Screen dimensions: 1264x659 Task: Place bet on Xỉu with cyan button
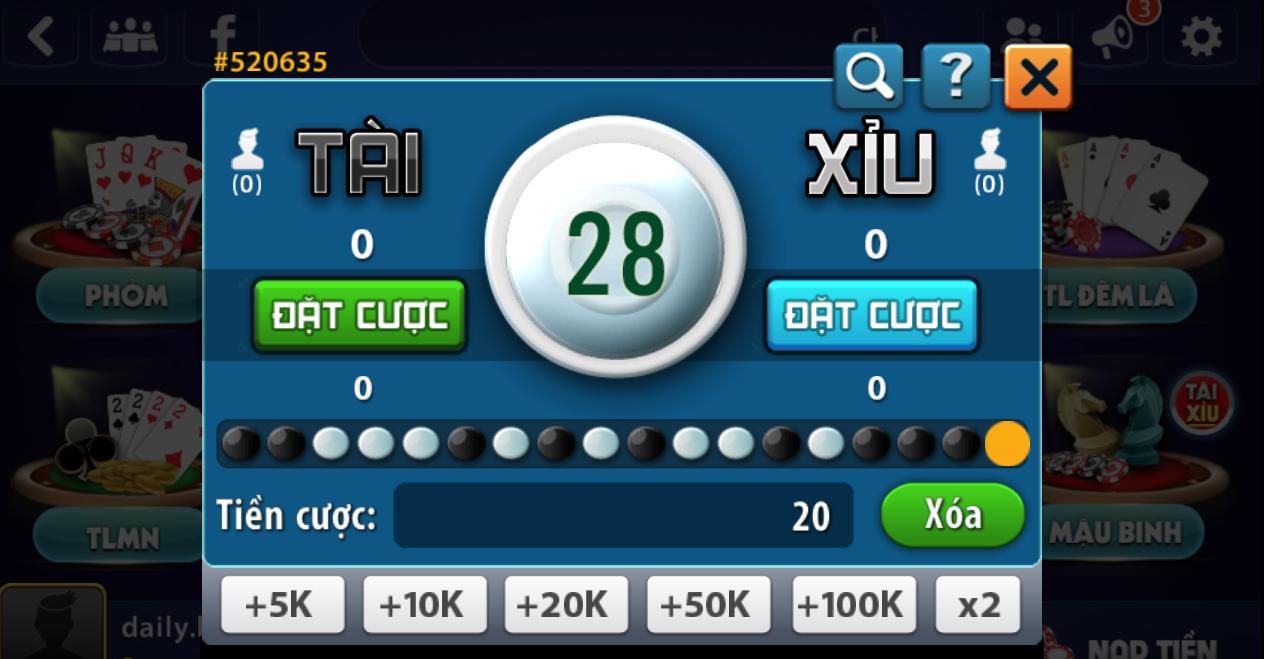point(872,315)
